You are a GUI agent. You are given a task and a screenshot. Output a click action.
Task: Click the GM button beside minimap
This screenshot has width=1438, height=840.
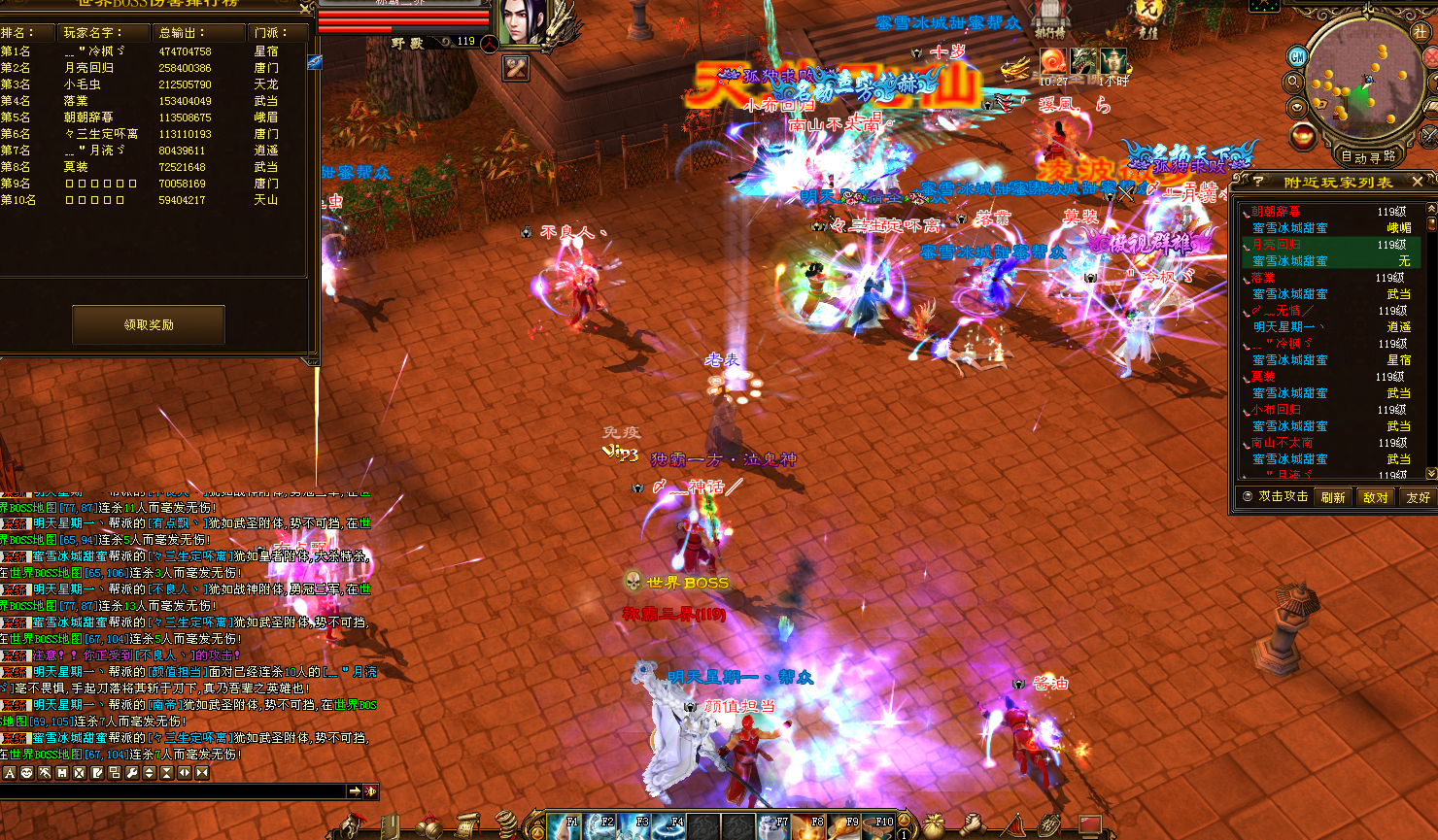(1296, 57)
